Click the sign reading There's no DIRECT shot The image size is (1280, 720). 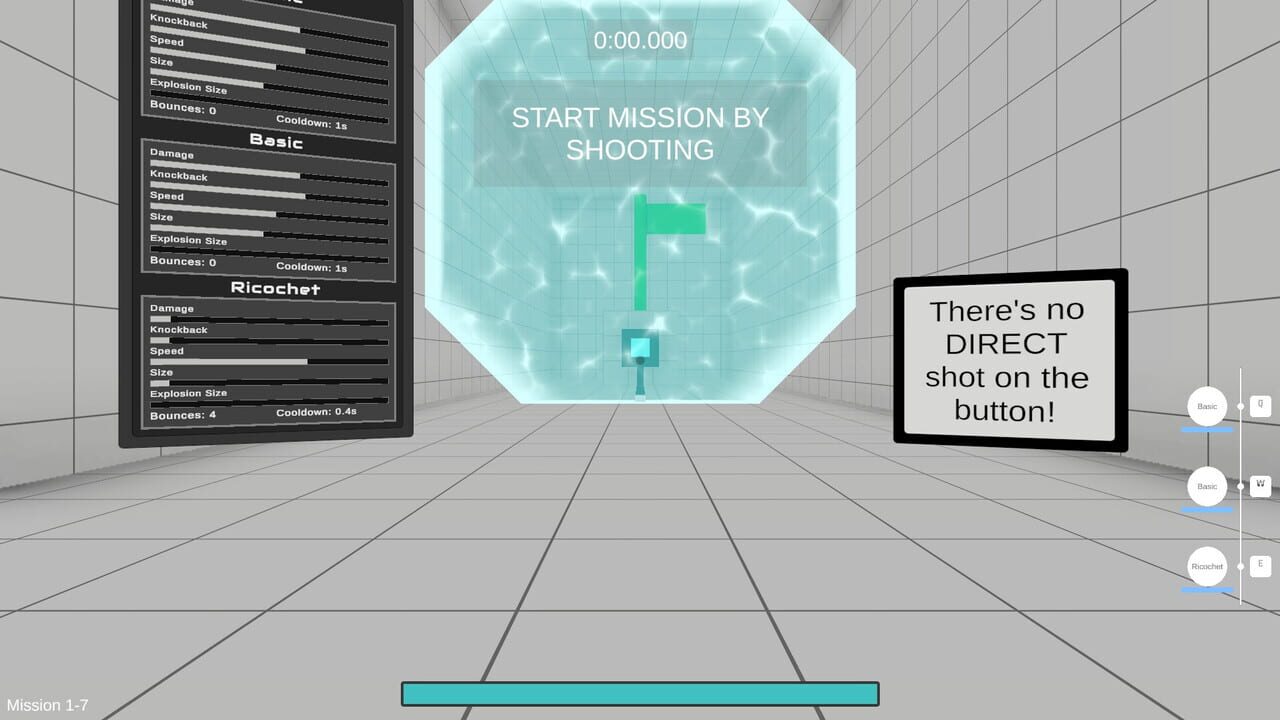1005,360
